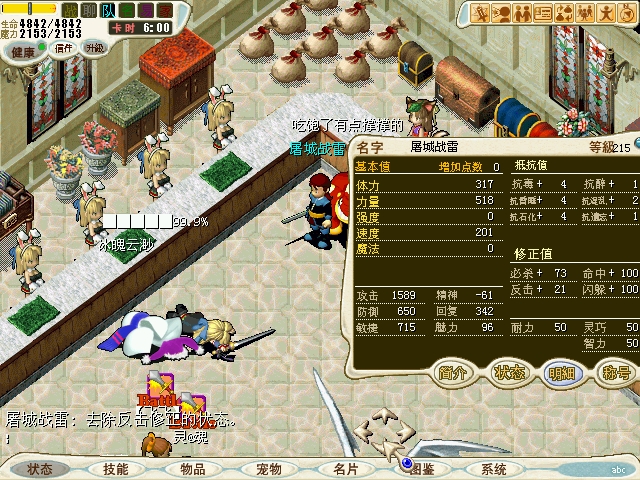Screen dimensions: 640x480
Task: Open the 技能 skills menu
Action: tap(116, 469)
